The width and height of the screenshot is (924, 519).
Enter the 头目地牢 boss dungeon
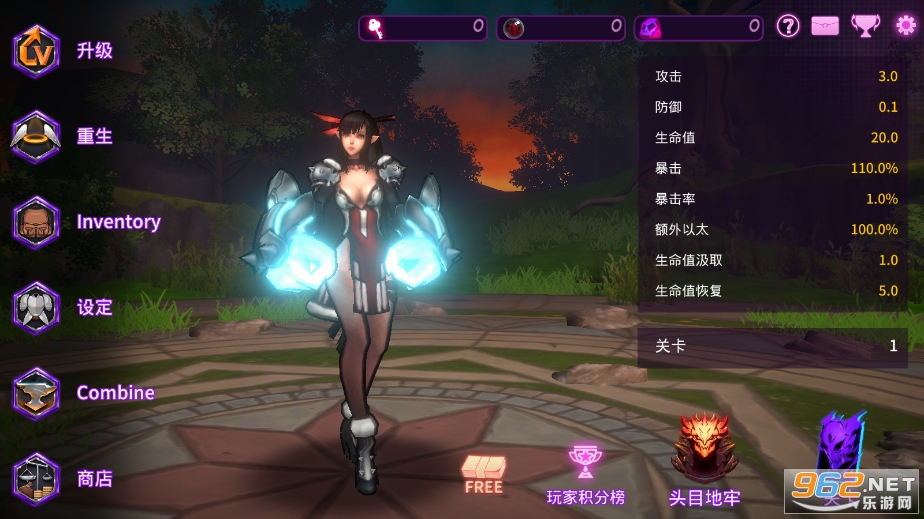pos(704,461)
